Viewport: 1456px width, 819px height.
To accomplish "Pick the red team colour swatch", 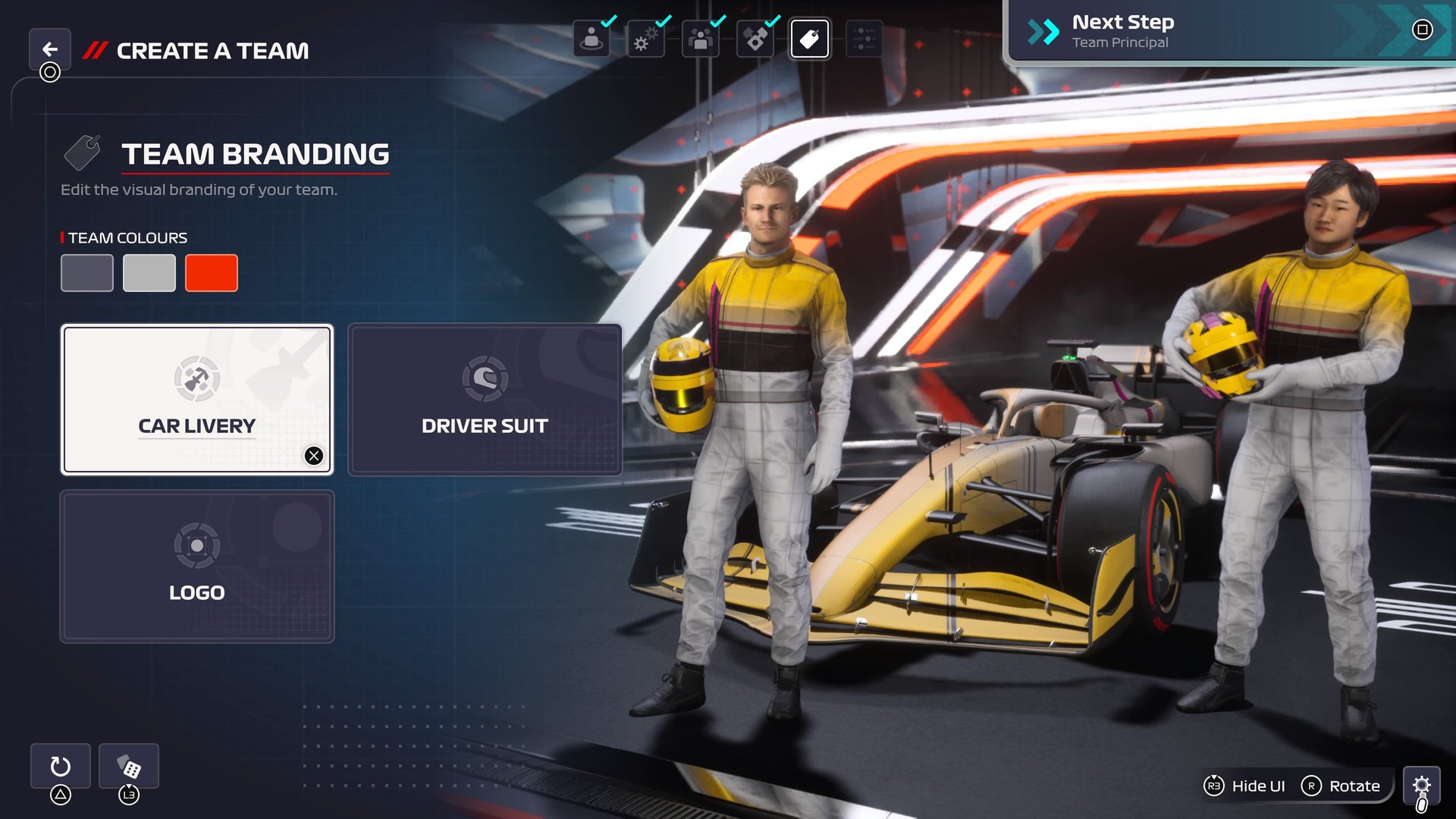I will (x=212, y=272).
